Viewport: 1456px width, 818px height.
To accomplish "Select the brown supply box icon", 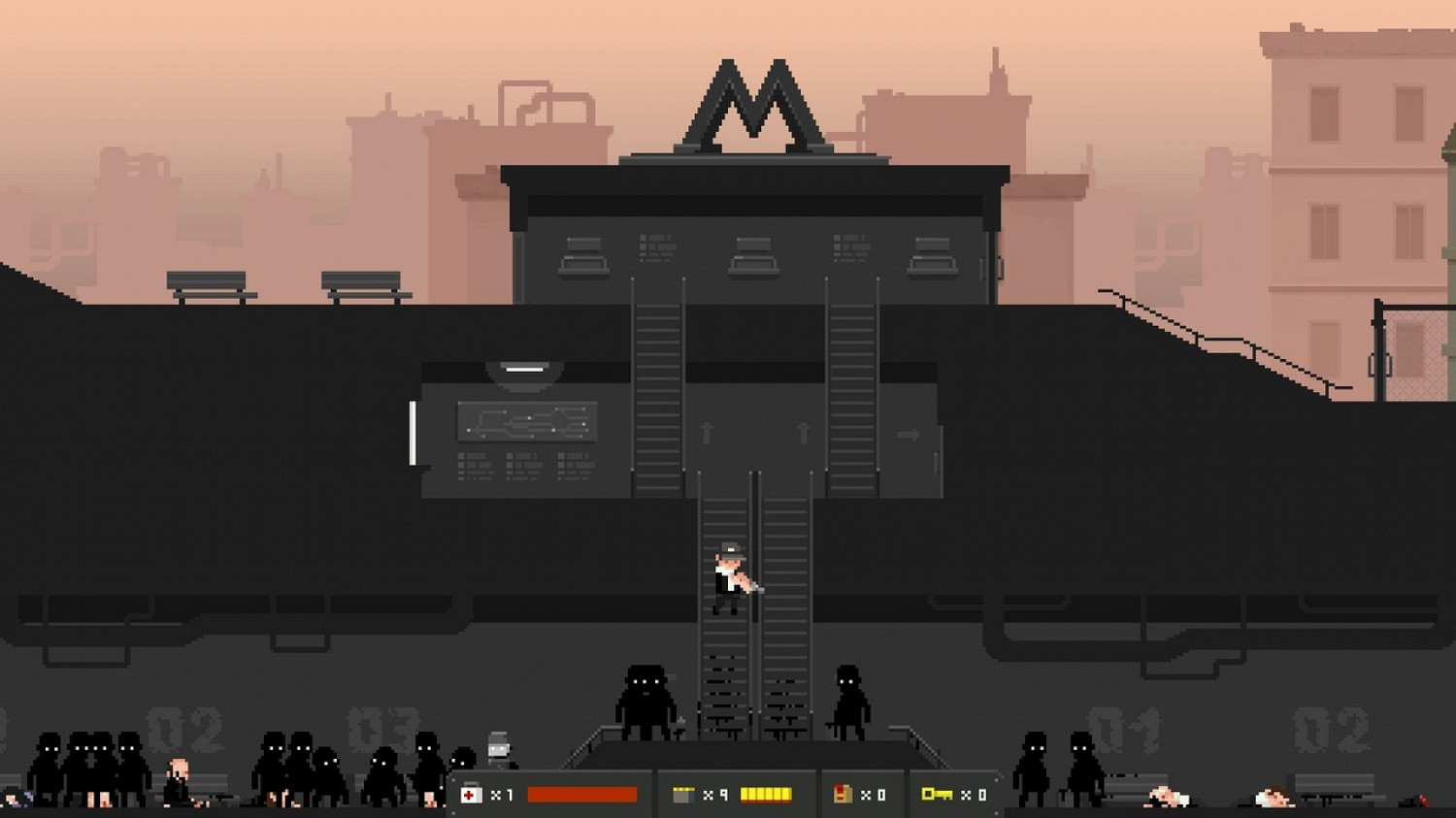I will 843,795.
